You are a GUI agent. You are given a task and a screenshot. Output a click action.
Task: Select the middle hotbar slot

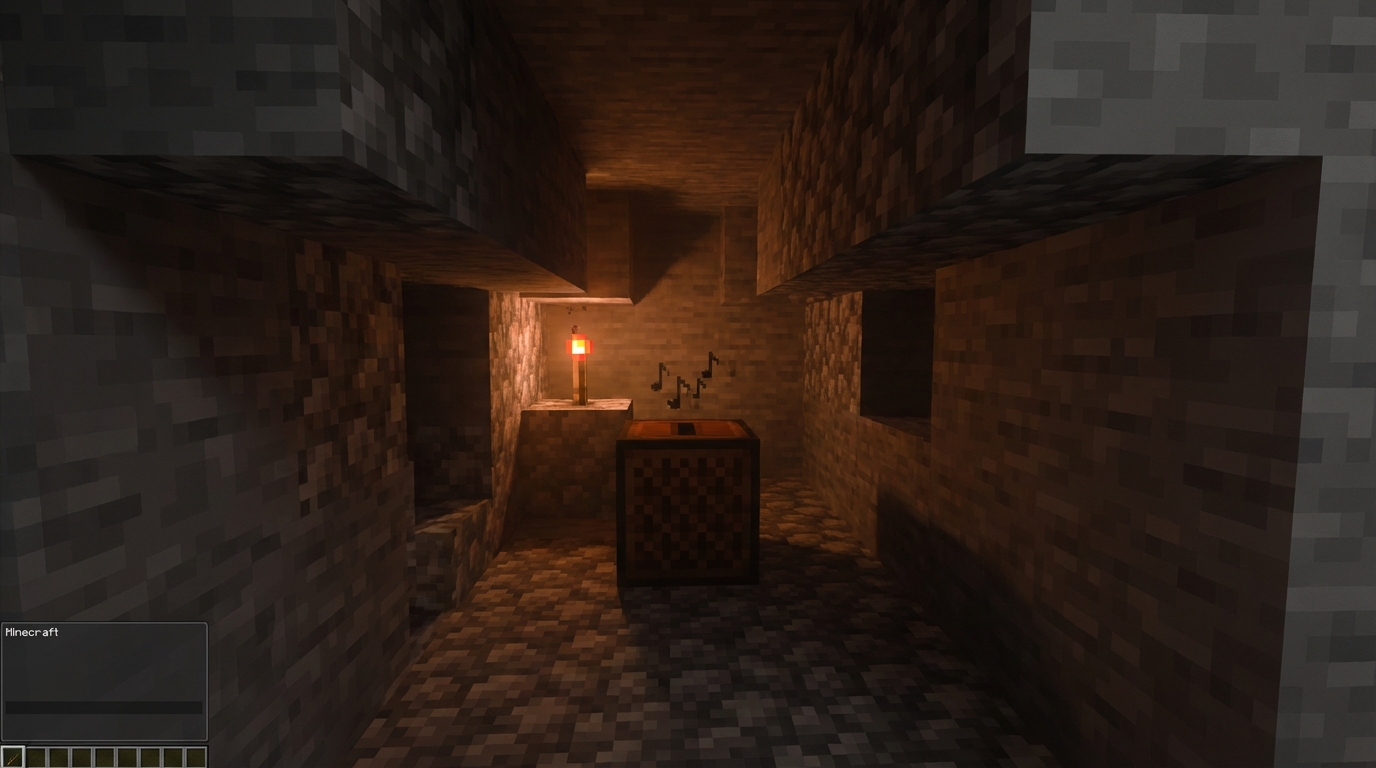(104, 757)
